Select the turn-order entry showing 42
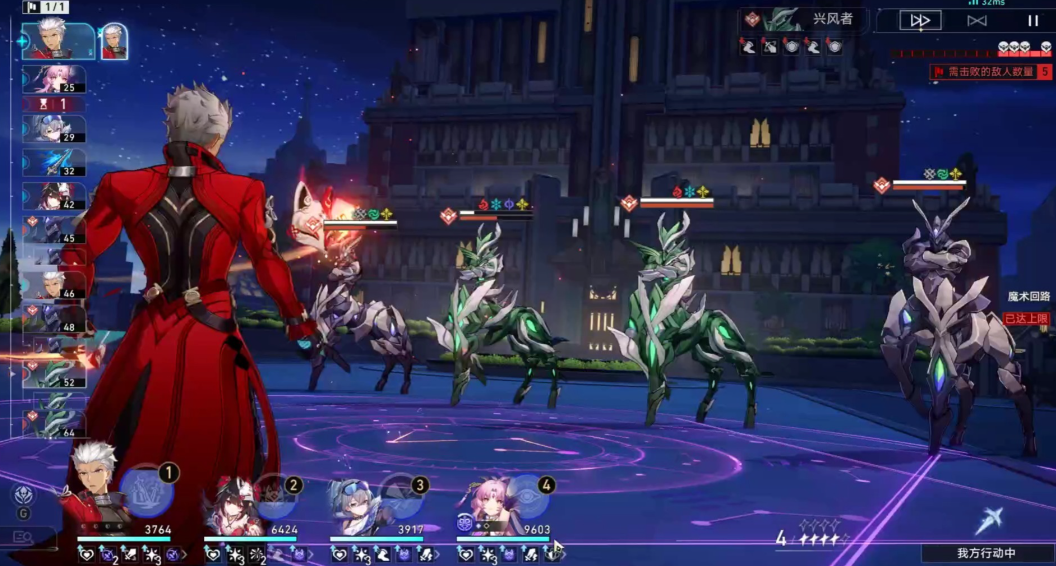 pos(54,195)
